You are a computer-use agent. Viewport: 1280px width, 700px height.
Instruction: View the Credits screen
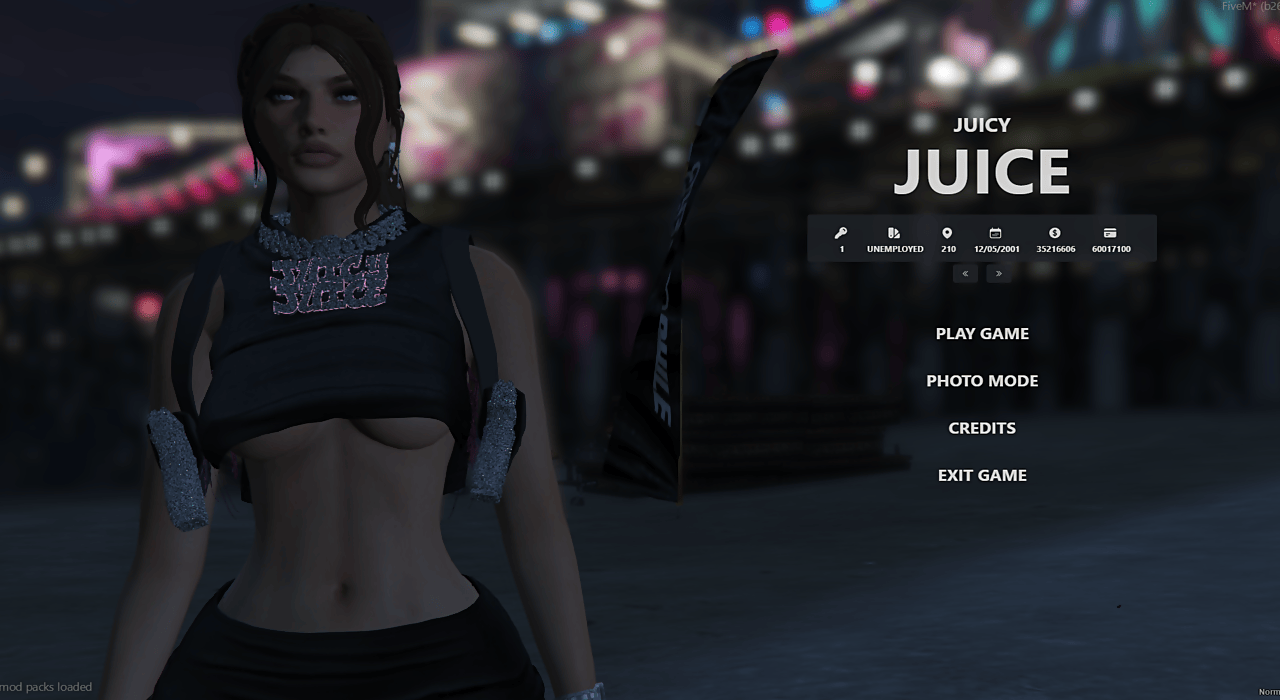[x=982, y=428]
